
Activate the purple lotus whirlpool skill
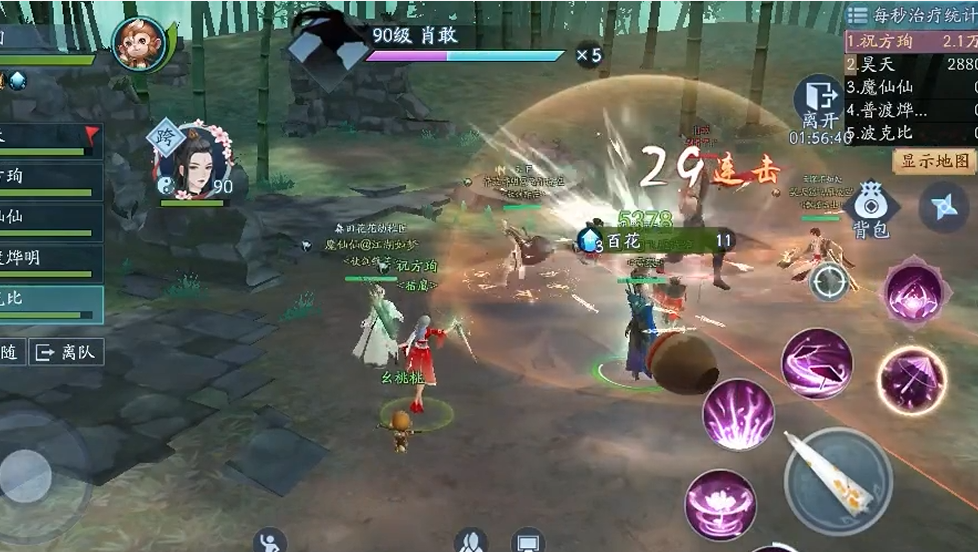[x=719, y=503]
